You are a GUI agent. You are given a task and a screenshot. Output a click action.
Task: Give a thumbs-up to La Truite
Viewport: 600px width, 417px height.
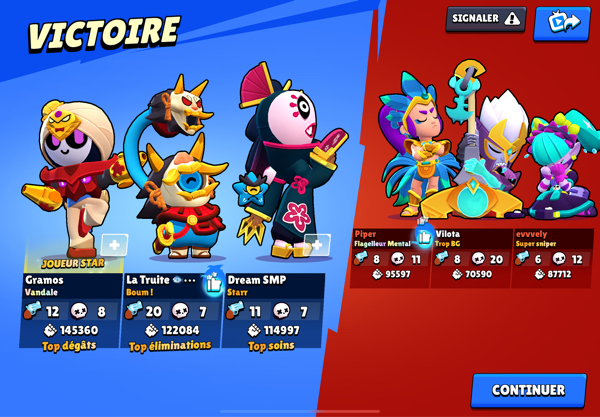[x=214, y=283]
